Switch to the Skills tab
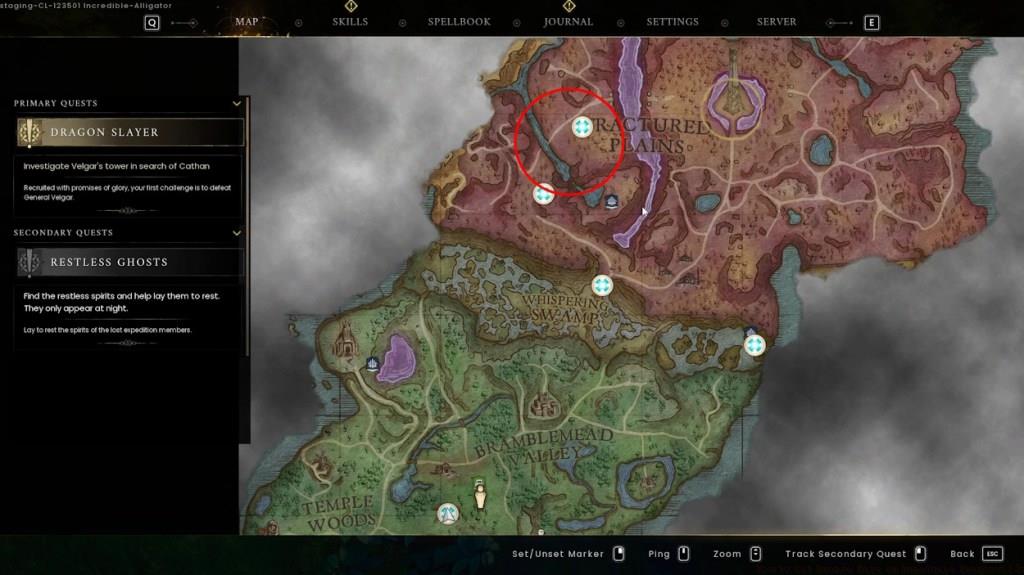Viewport: 1024px width, 575px height. click(x=350, y=22)
